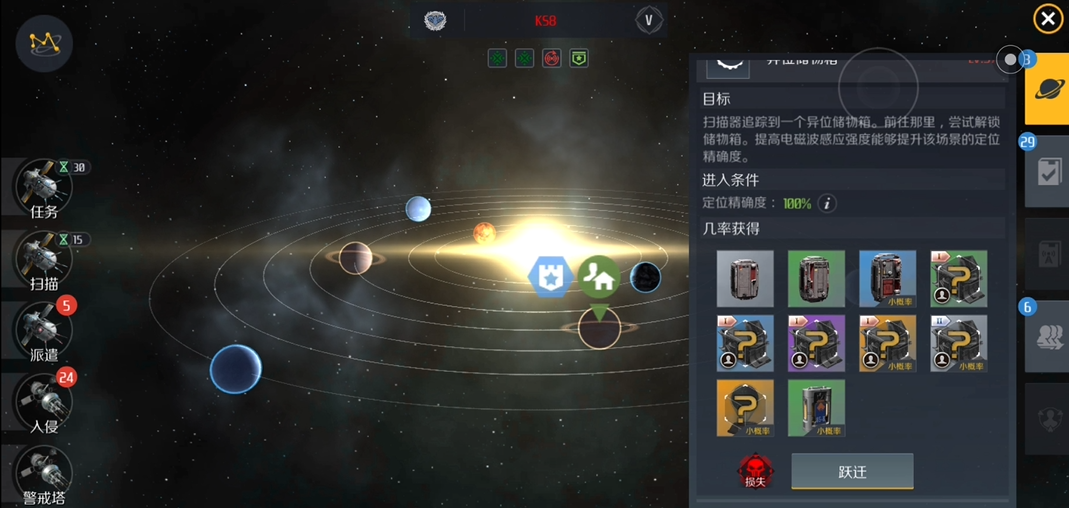1069x508 pixels.
Task: Open the 任务 mission probe panel
Action: pos(43,188)
